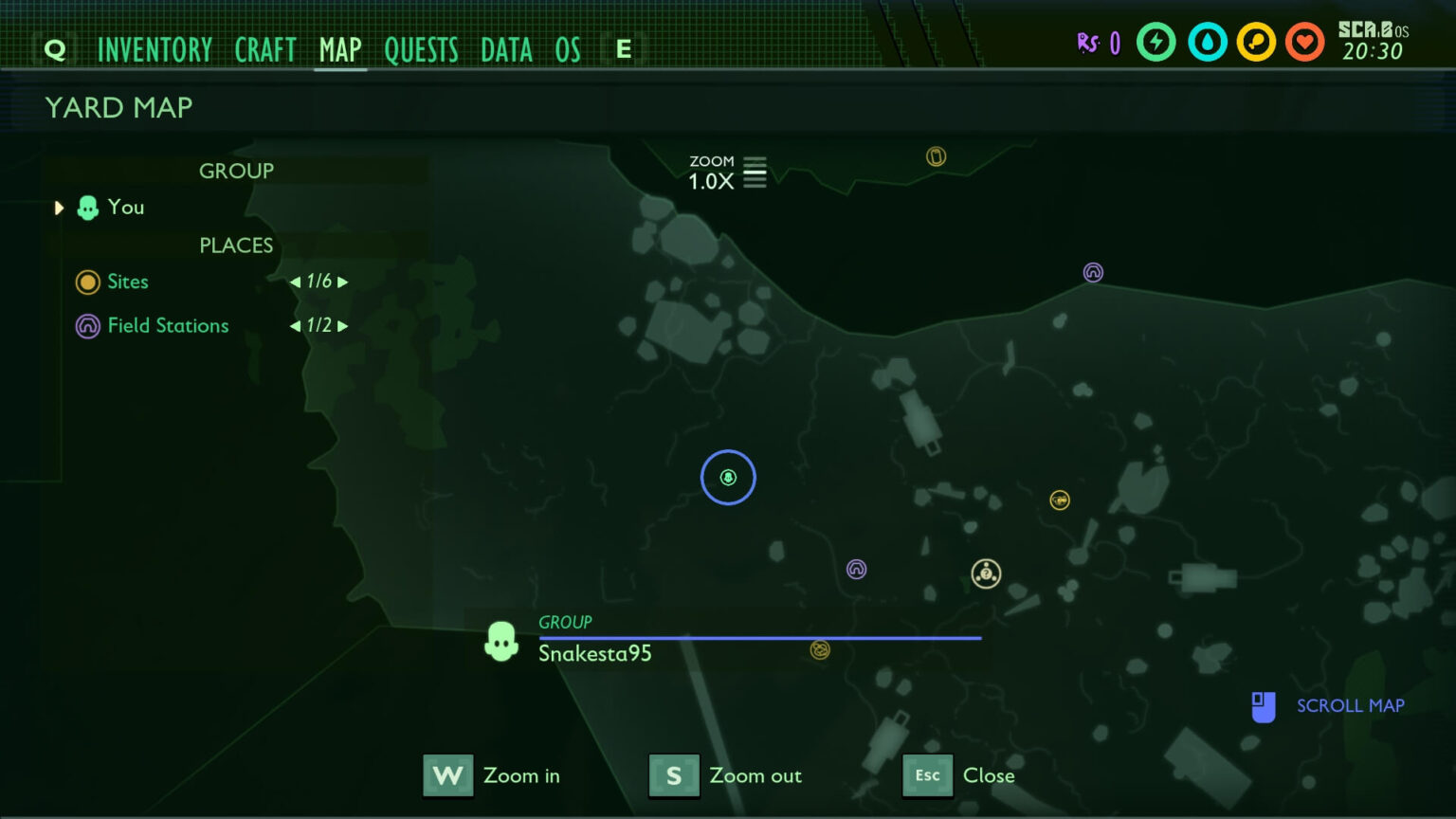Click the left arrow on Field Stations 1/2

pyautogui.click(x=295, y=325)
